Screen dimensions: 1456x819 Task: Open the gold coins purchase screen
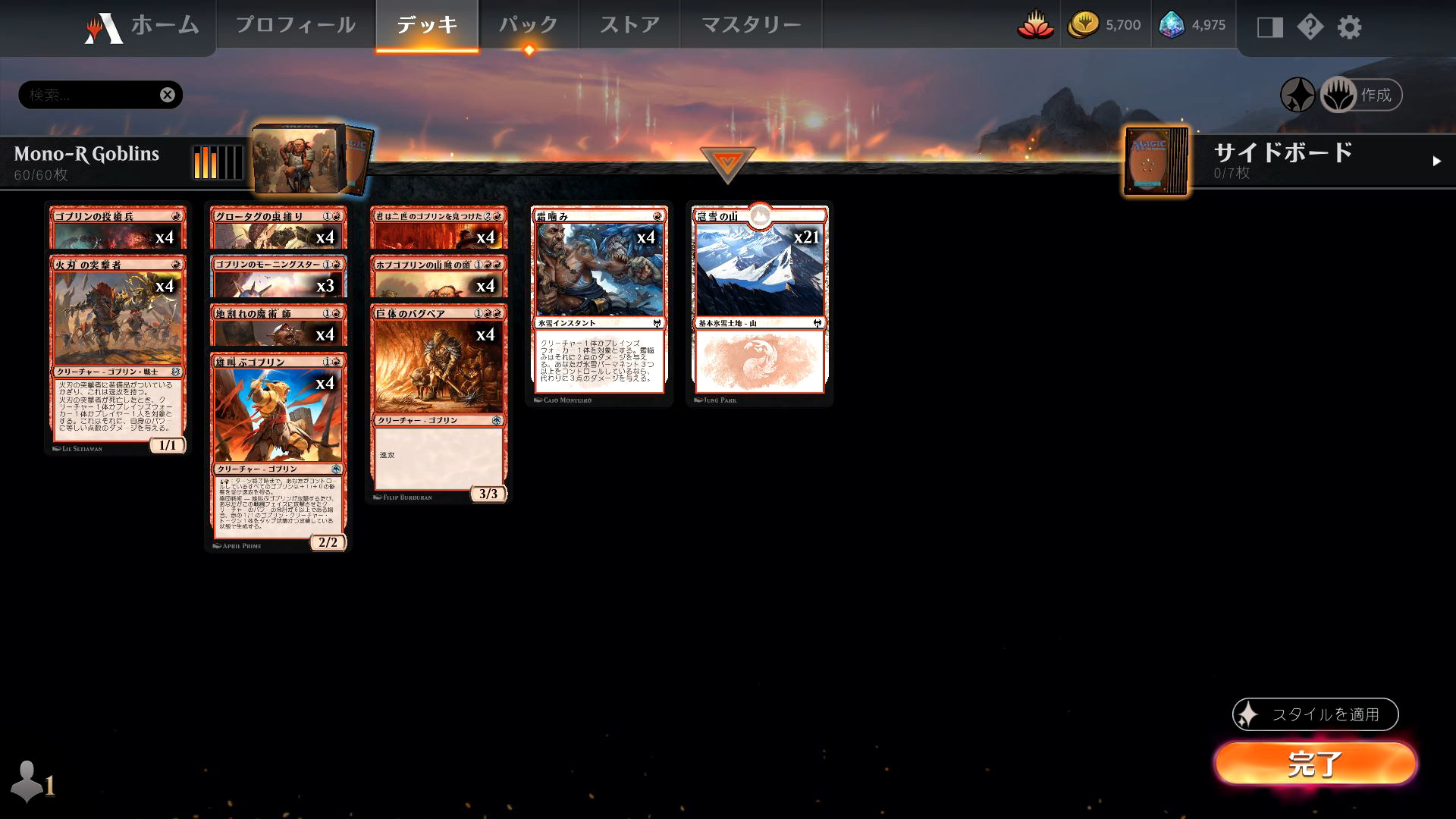coord(1084,24)
